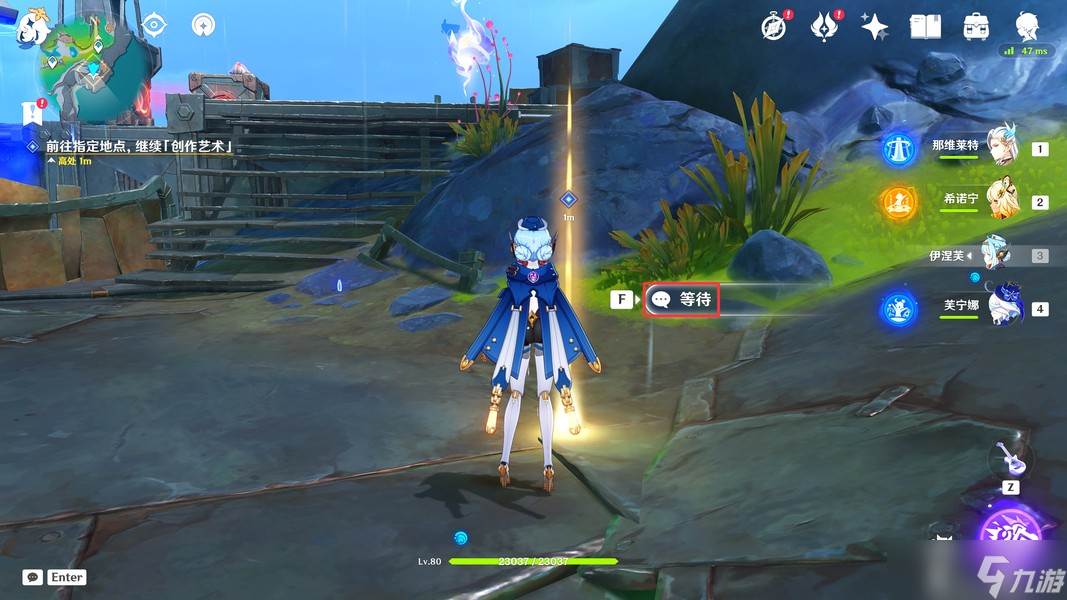The height and width of the screenshot is (600, 1067).
Task: Switch to party member 那维莱特
Action: click(1000, 148)
